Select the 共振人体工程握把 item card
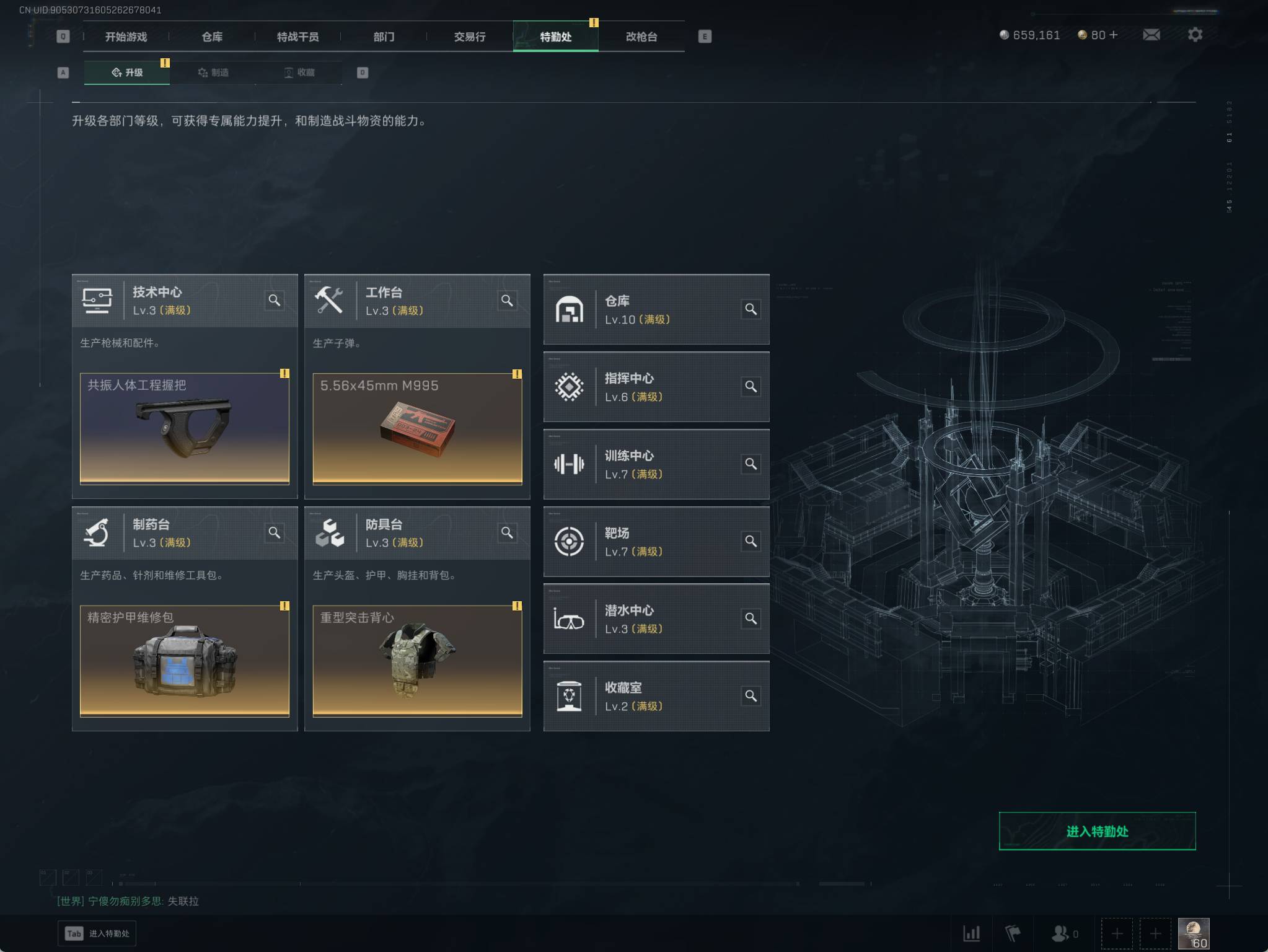 pyautogui.click(x=185, y=428)
